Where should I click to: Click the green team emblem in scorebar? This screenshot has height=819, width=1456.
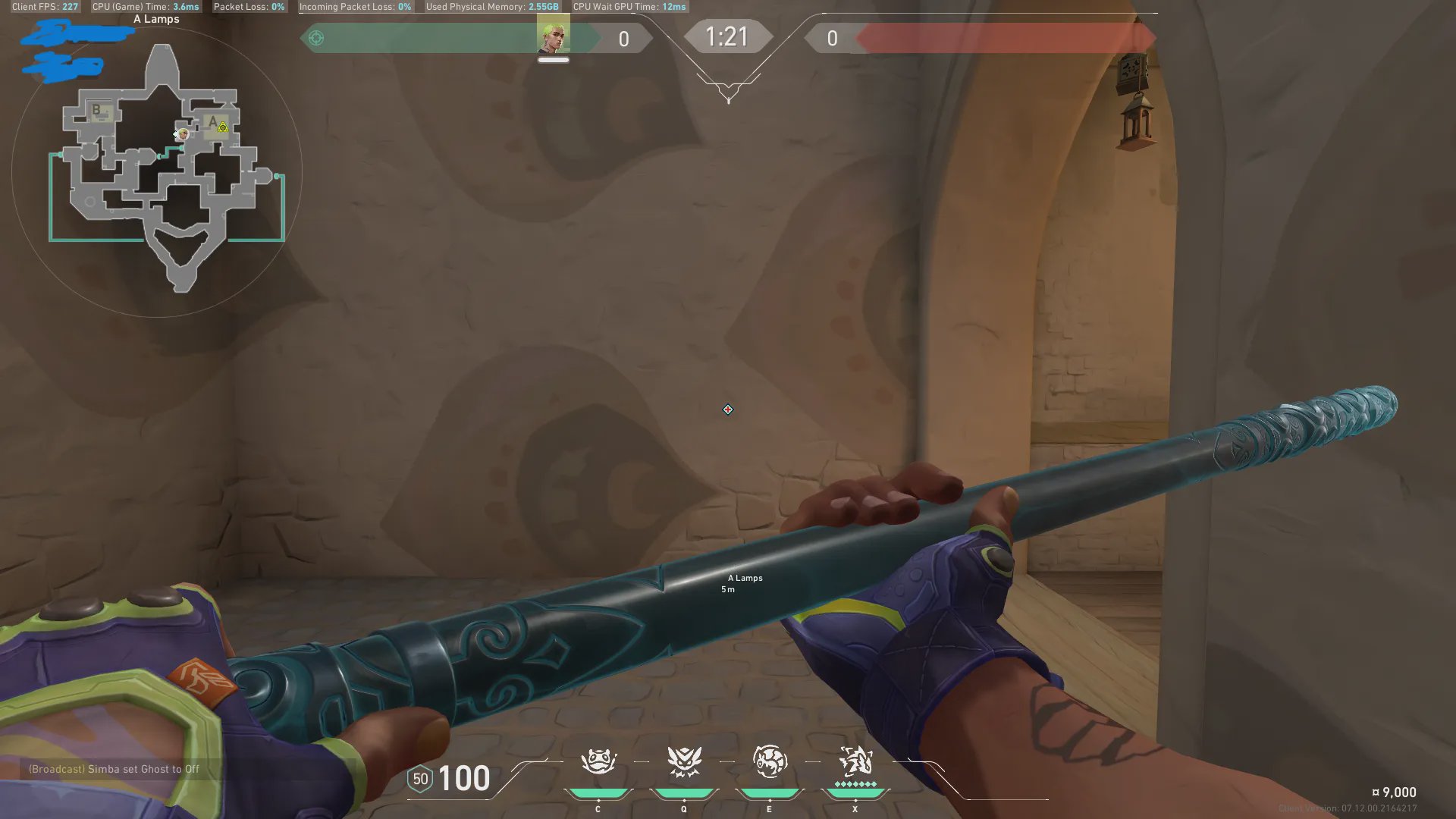(x=316, y=38)
